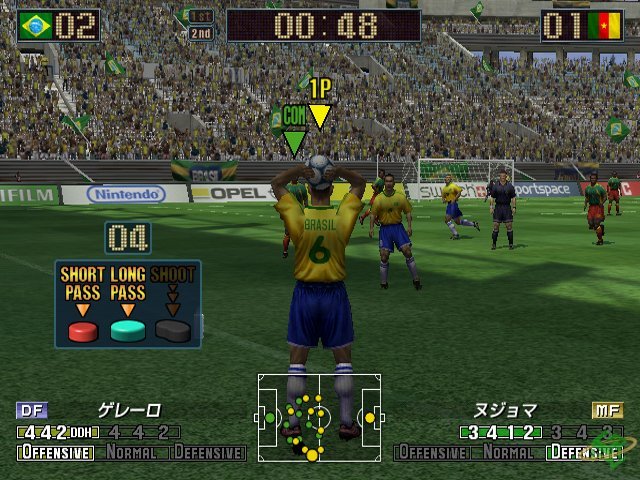Open the pitch radar minimap
The height and width of the screenshot is (480, 640).
pyautogui.click(x=319, y=417)
